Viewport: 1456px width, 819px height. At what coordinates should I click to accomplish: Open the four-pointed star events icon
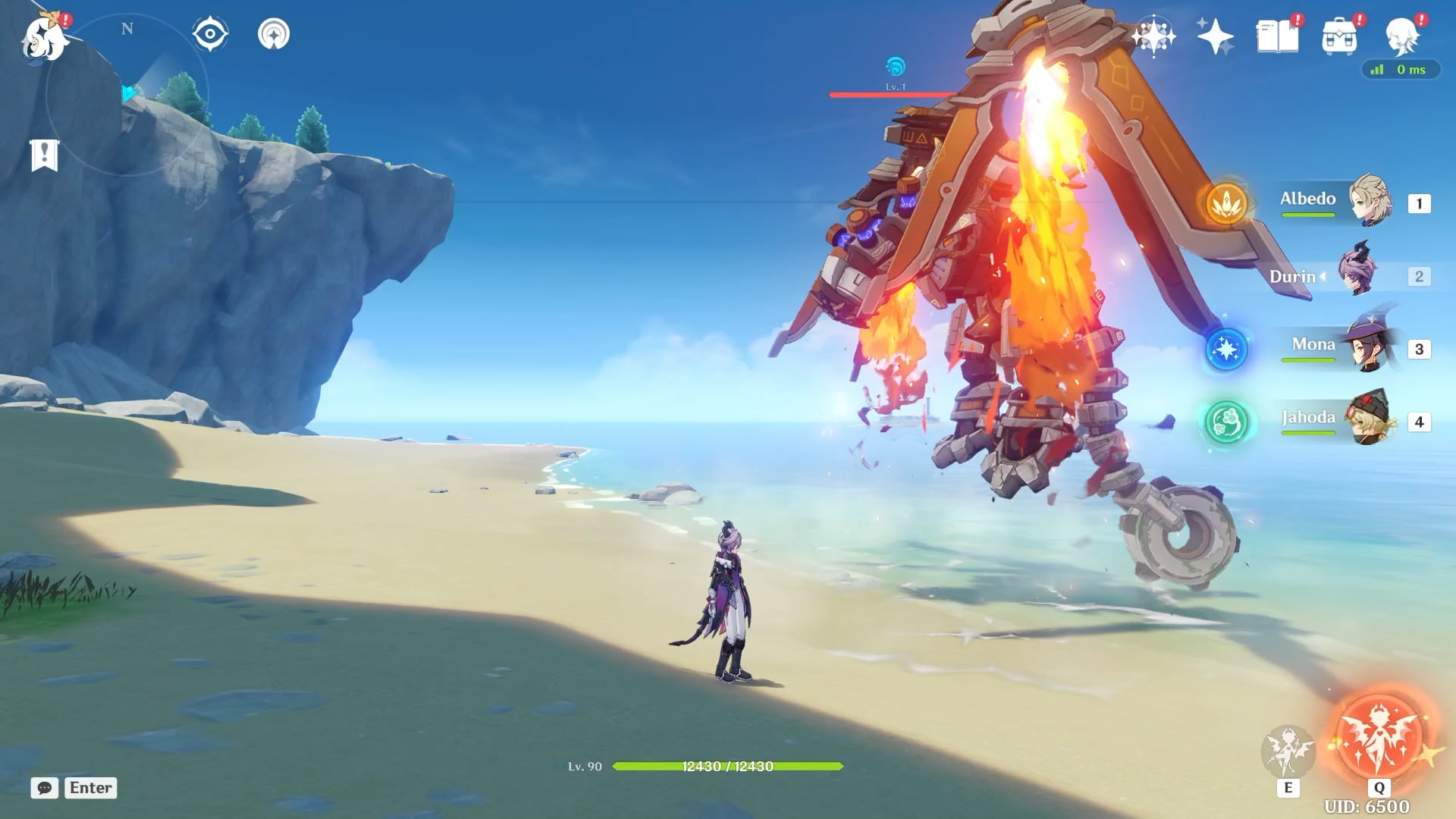click(1215, 36)
